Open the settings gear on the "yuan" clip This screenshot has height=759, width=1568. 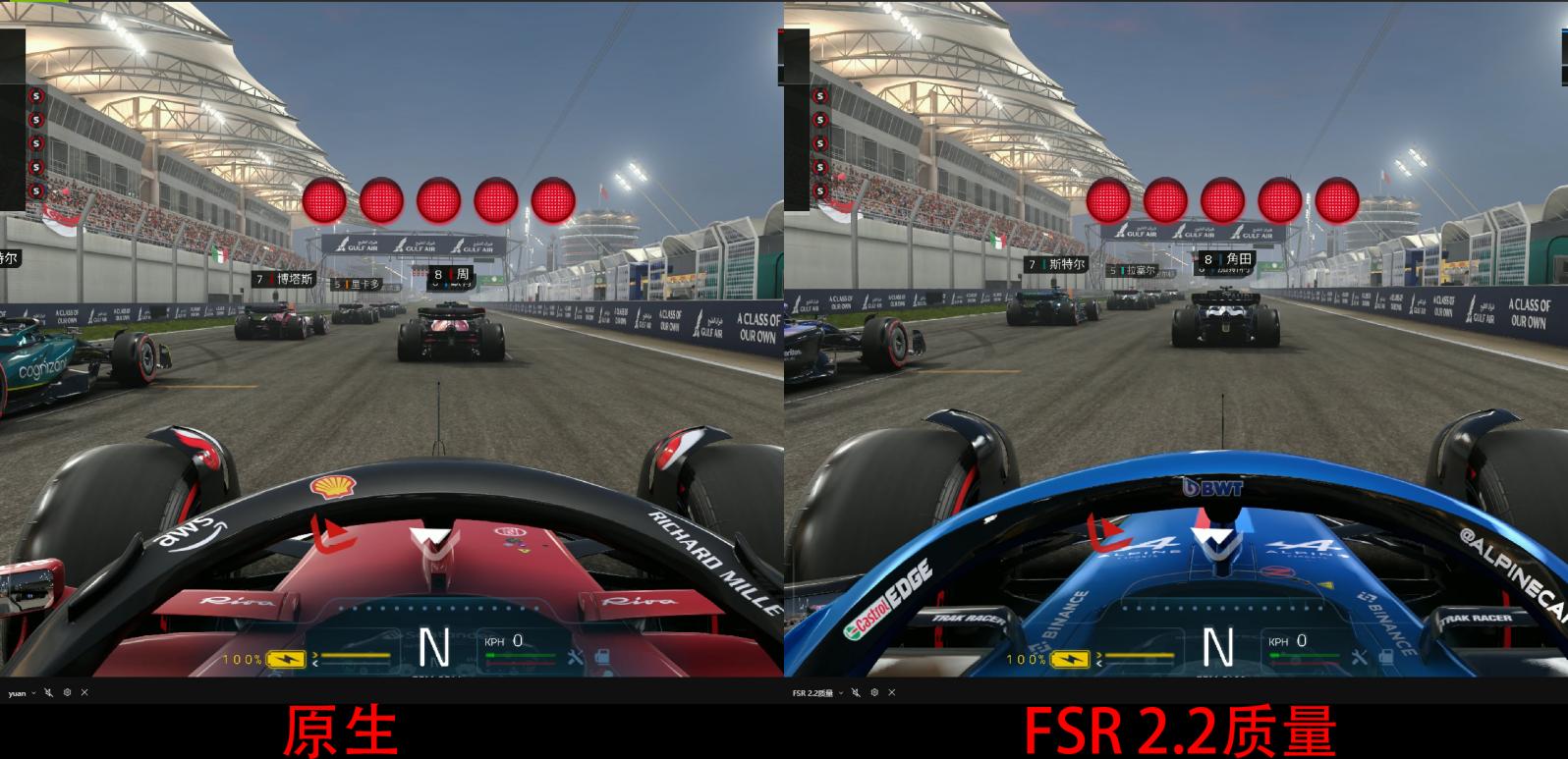click(67, 693)
